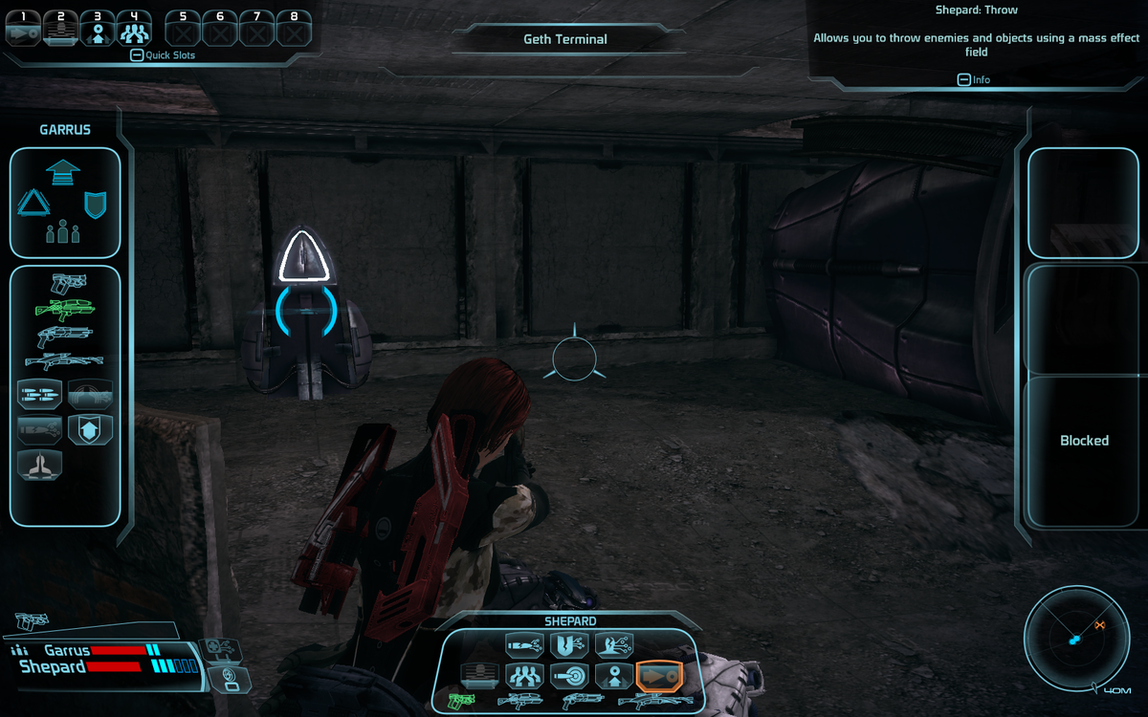The width and height of the screenshot is (1148, 717).
Task: Choose Shepard's three-figure squad power icon
Action: (524, 676)
